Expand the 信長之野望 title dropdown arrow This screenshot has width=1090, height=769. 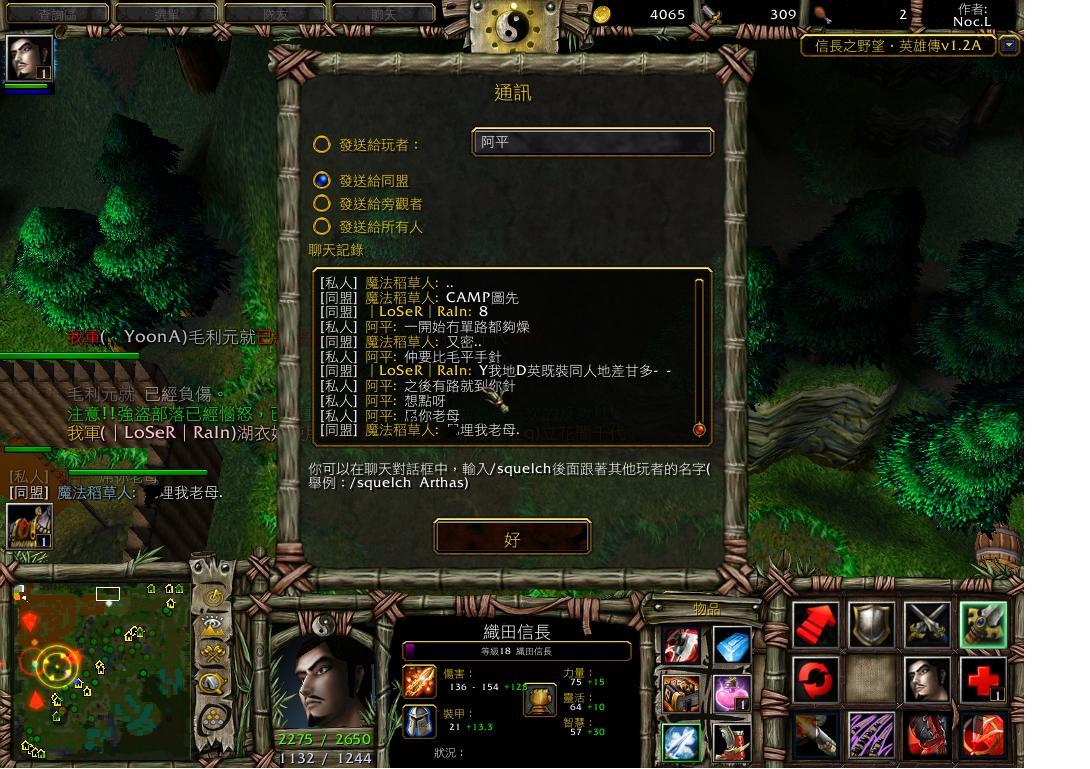pyautogui.click(x=1009, y=45)
